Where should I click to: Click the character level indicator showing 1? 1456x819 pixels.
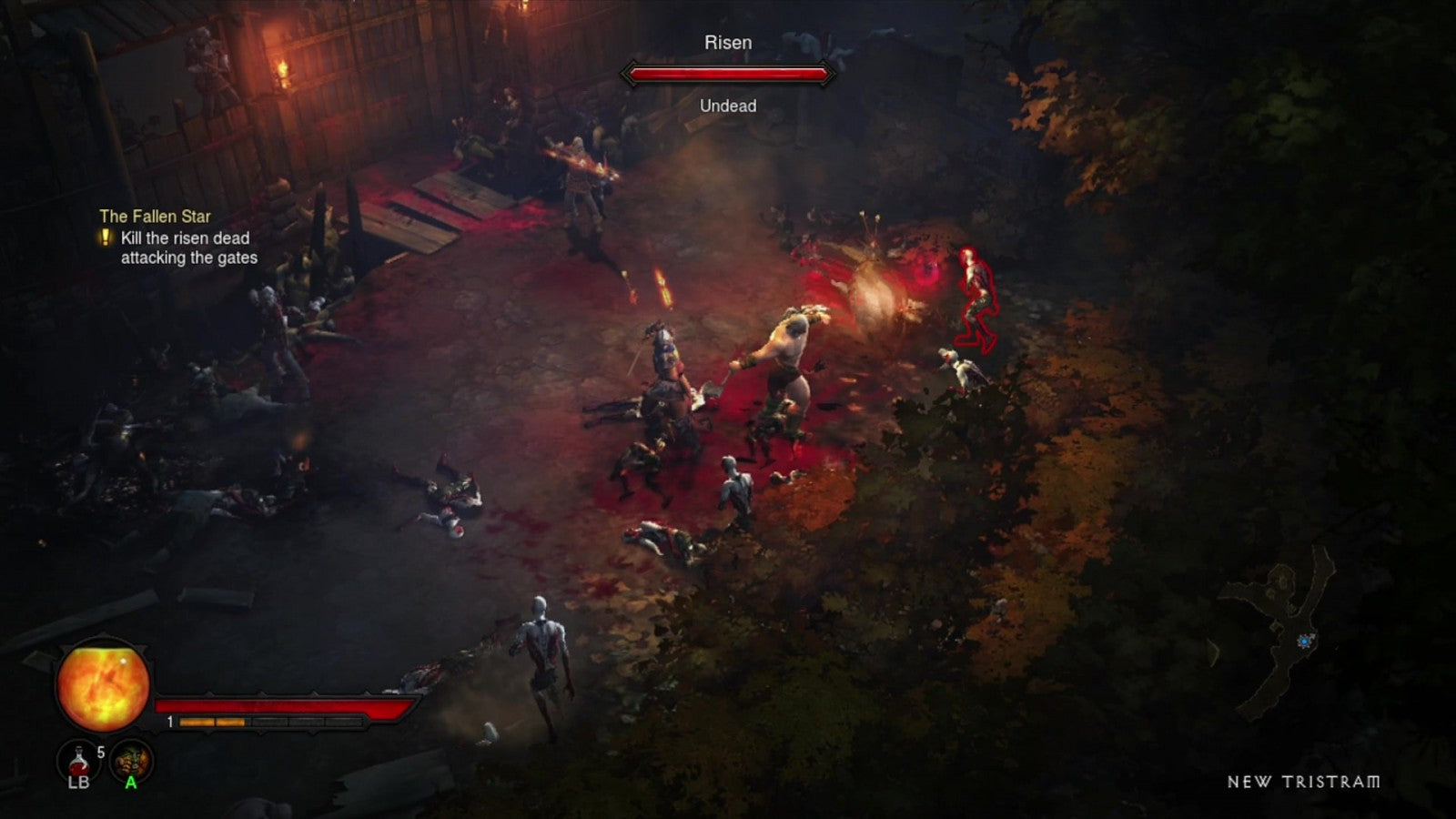coord(167,722)
